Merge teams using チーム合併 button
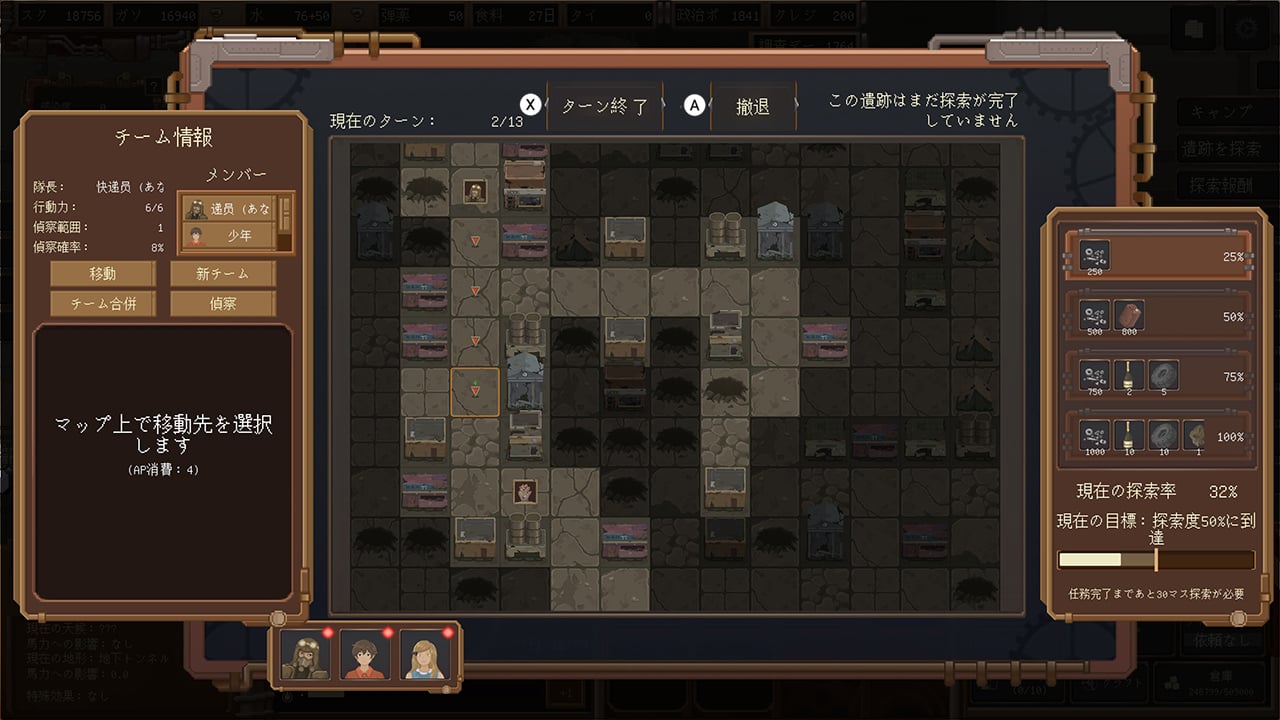The image size is (1280, 720). click(x=103, y=303)
